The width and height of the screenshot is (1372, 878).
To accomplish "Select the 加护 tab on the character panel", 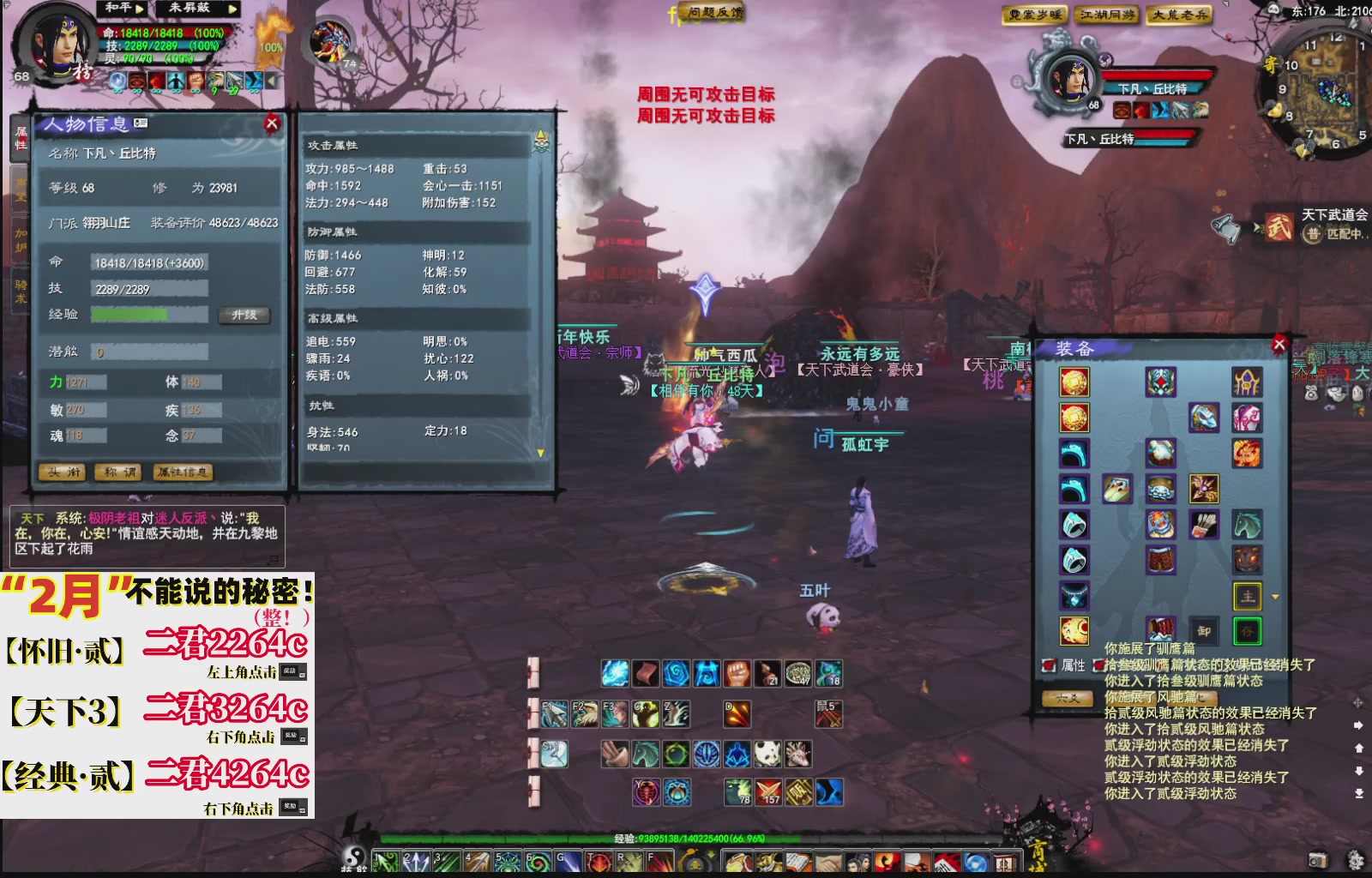I will click(21, 238).
